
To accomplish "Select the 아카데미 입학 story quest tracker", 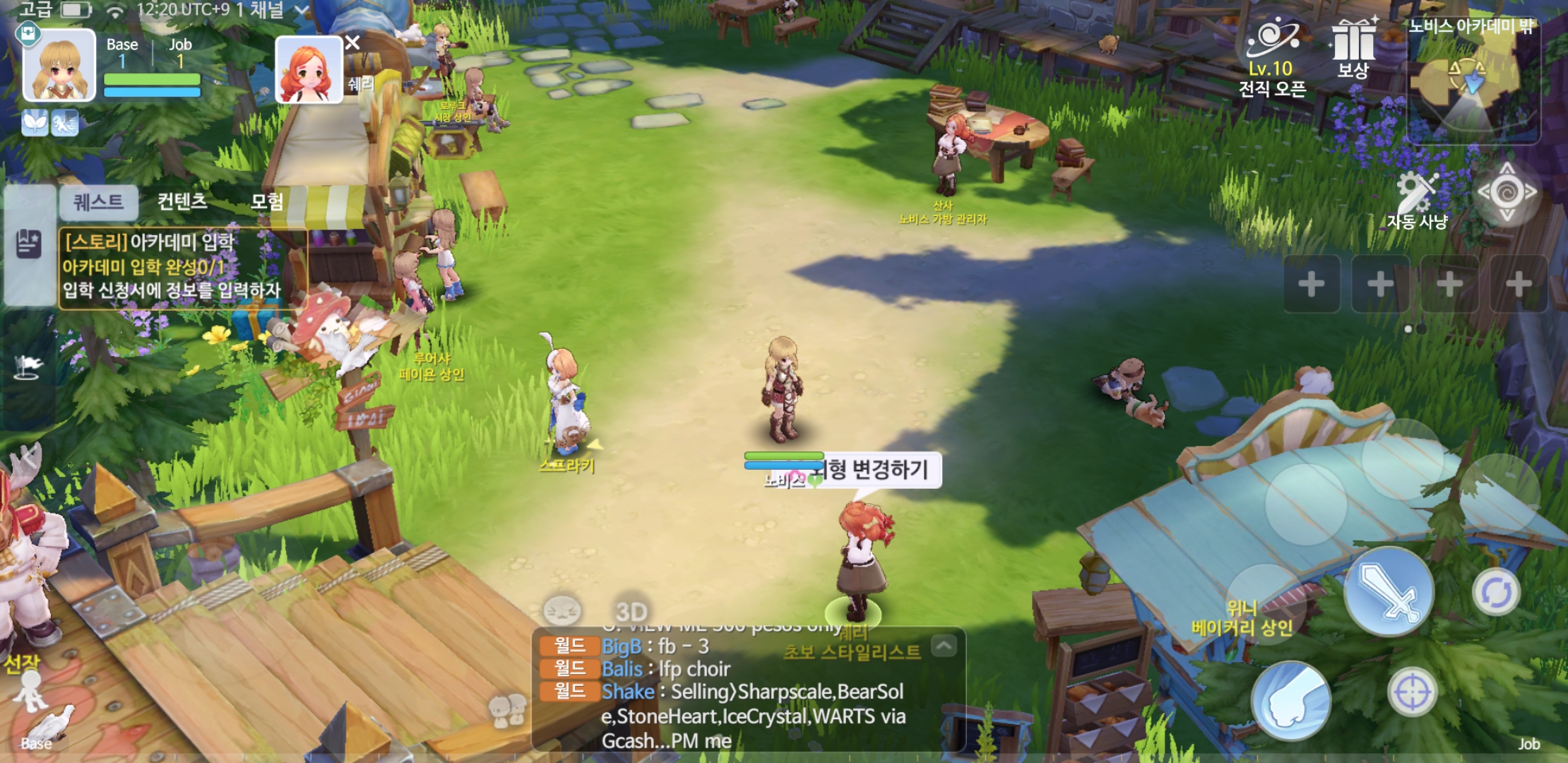I will (x=182, y=267).
